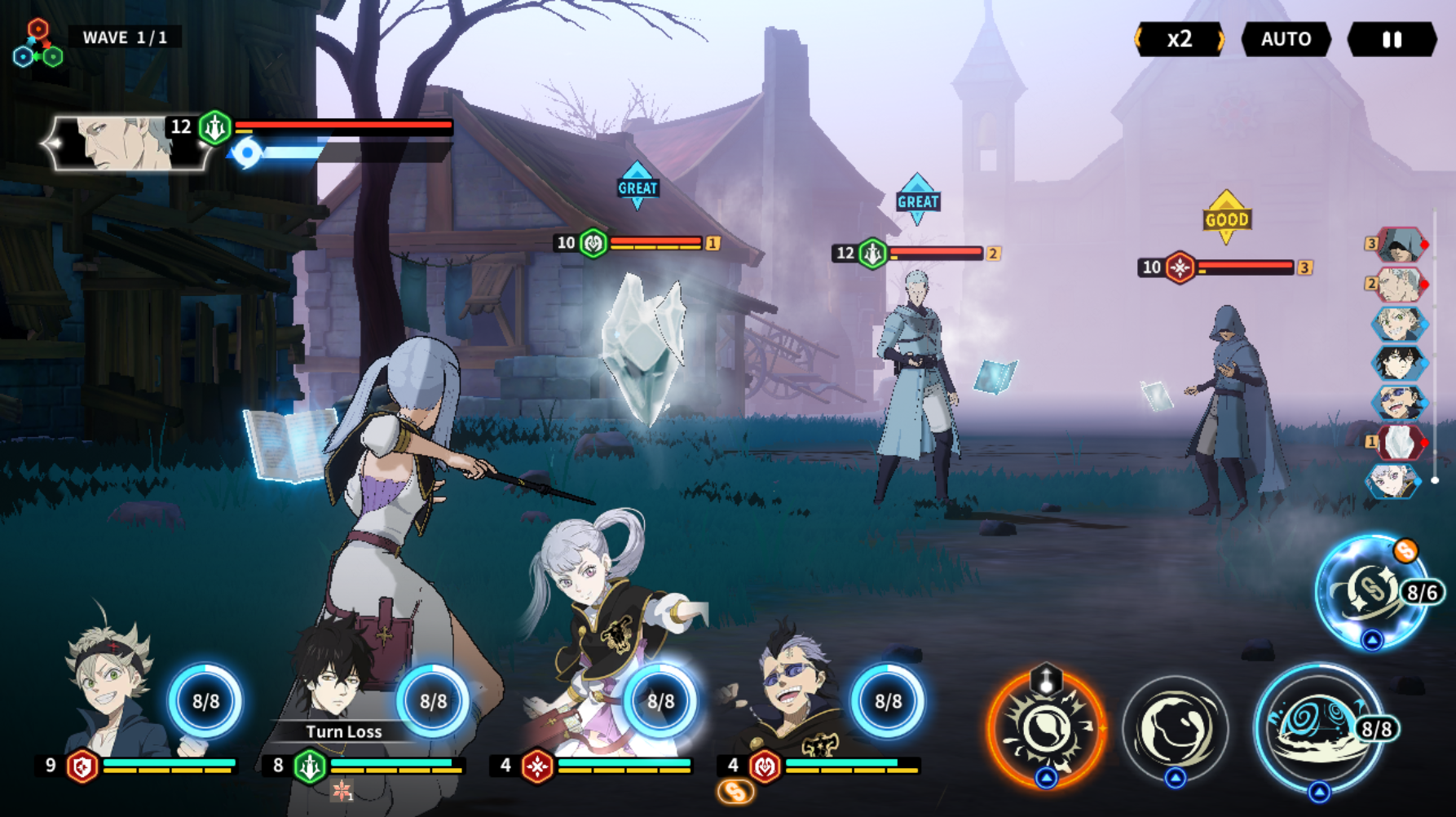View the hooded enemy in turn order
Screen dimensions: 1456x817
(x=1397, y=245)
